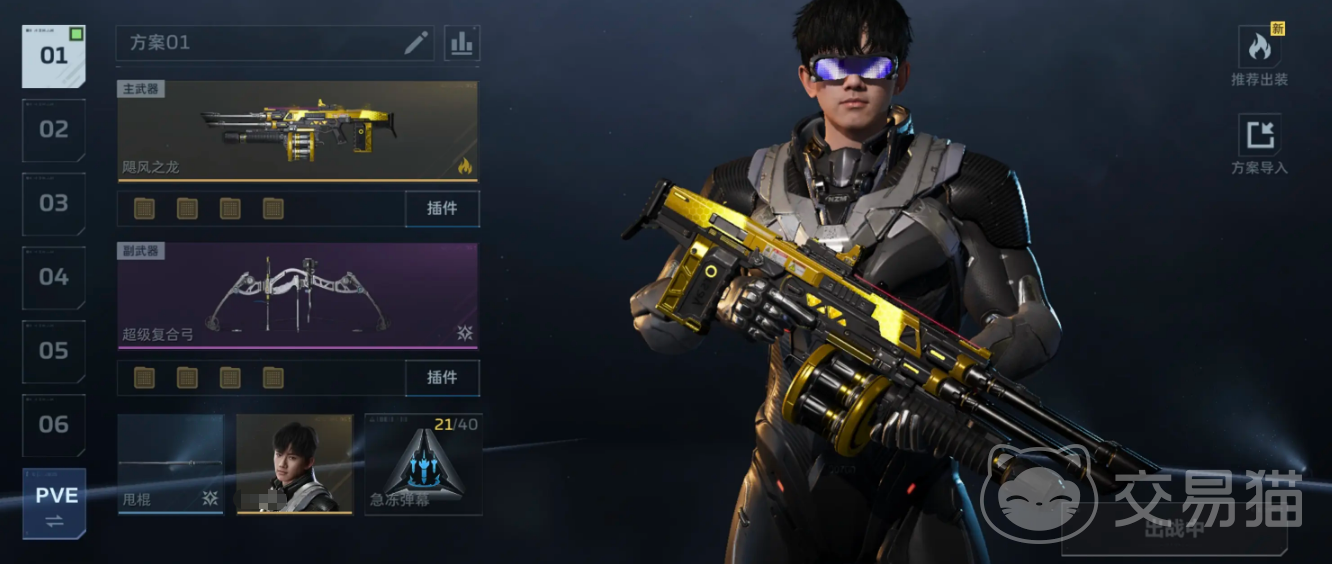Viewport: 1332px width, 564px height.
Task: Choose the 甩棍 melee weapon slot
Action: tap(170, 464)
